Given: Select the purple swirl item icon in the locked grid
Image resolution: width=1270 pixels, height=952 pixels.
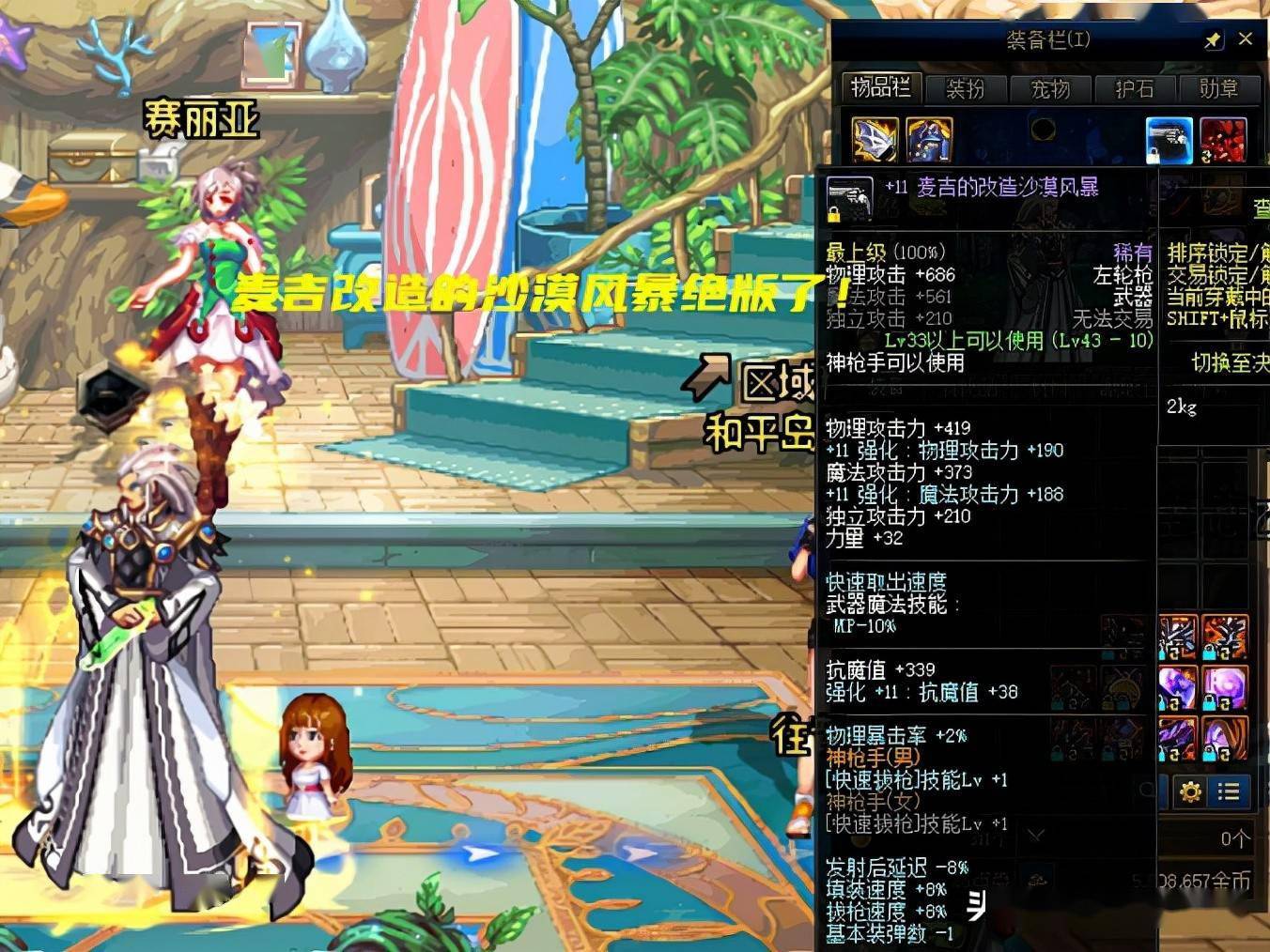Looking at the screenshot, I should (1224, 686).
